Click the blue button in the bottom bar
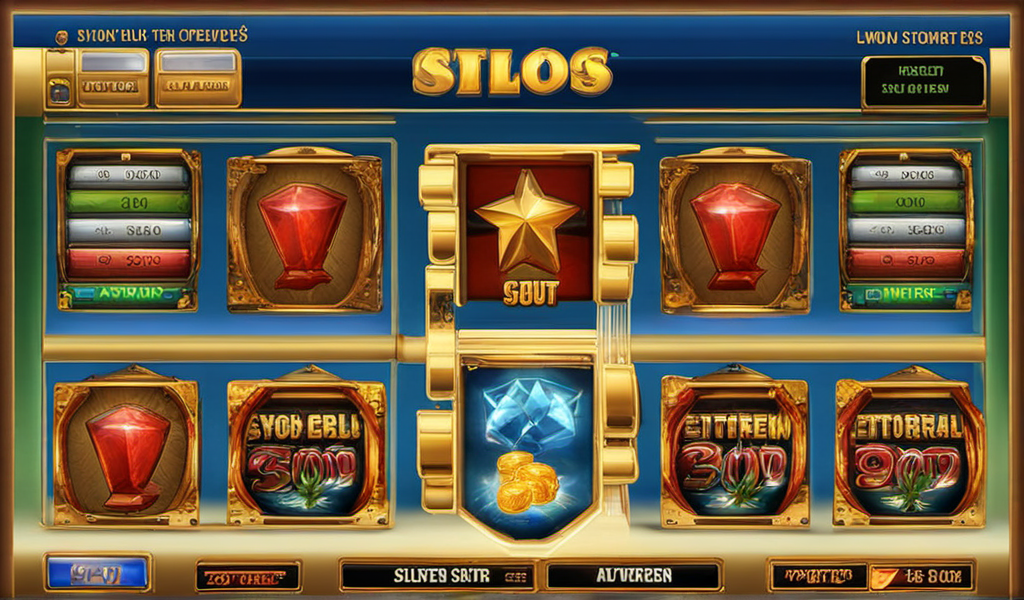Image resolution: width=1024 pixels, height=600 pixels. 97,574
